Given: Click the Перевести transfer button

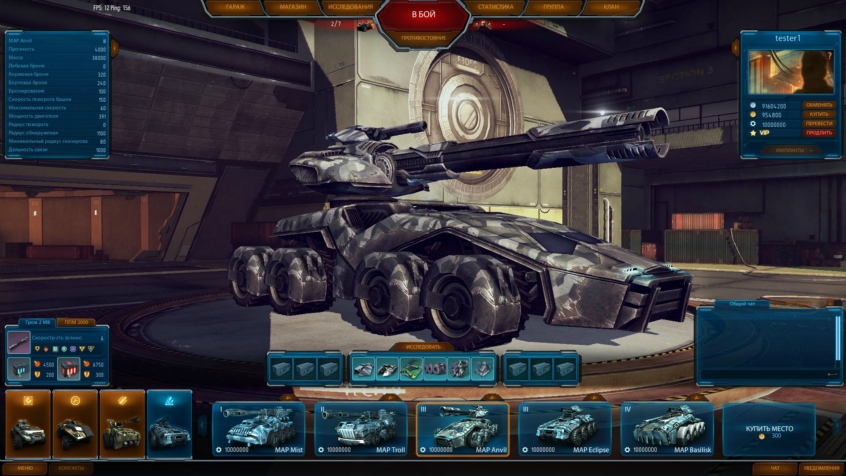Looking at the screenshot, I should click(819, 123).
